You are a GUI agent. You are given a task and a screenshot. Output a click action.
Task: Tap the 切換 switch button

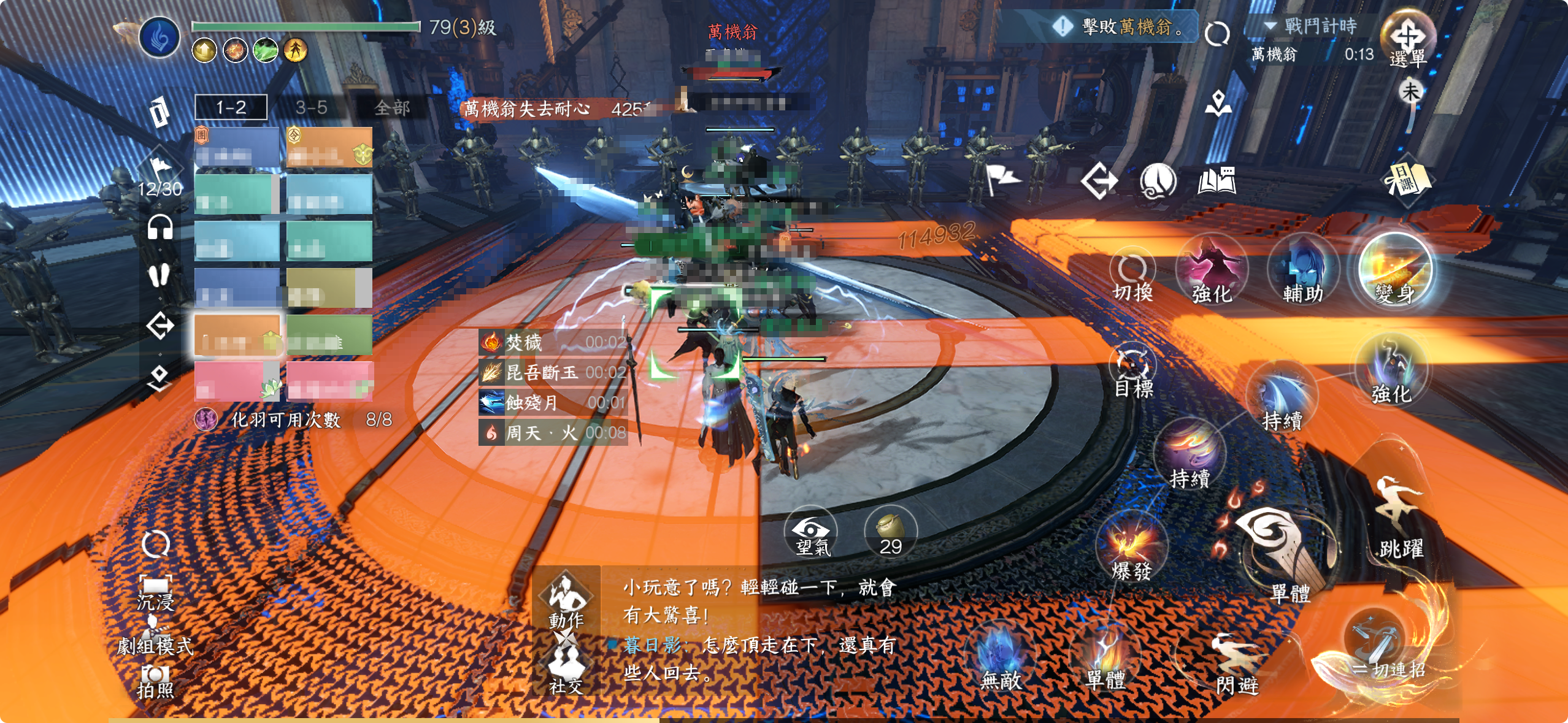(1132, 277)
